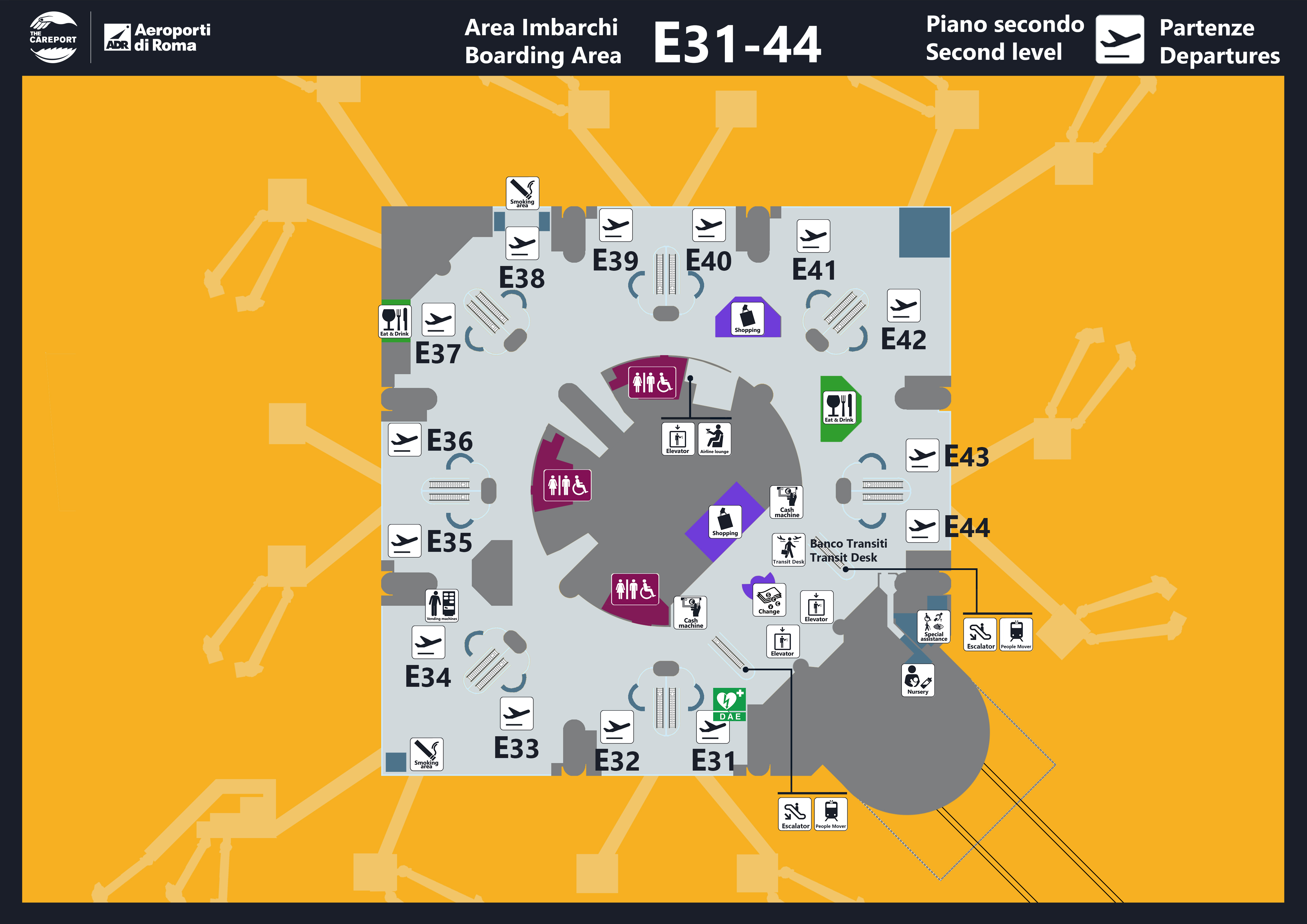Select the gate E31 departure icon
This screenshot has width=1307, height=924.
coord(713,727)
